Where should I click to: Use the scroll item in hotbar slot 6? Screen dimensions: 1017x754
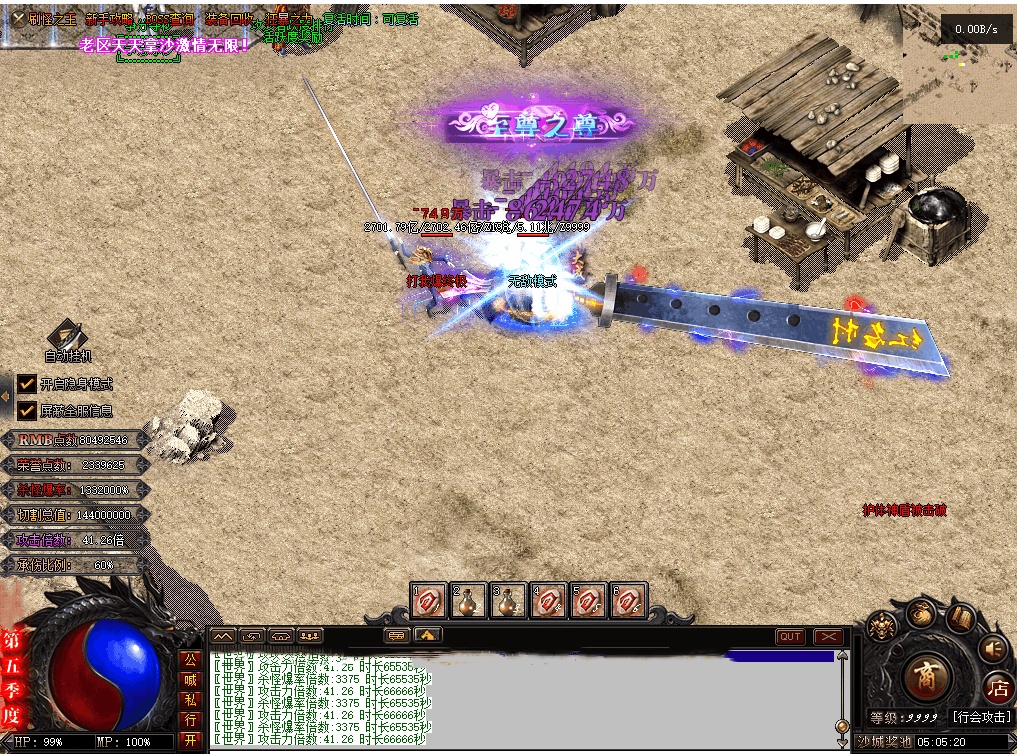(x=628, y=601)
